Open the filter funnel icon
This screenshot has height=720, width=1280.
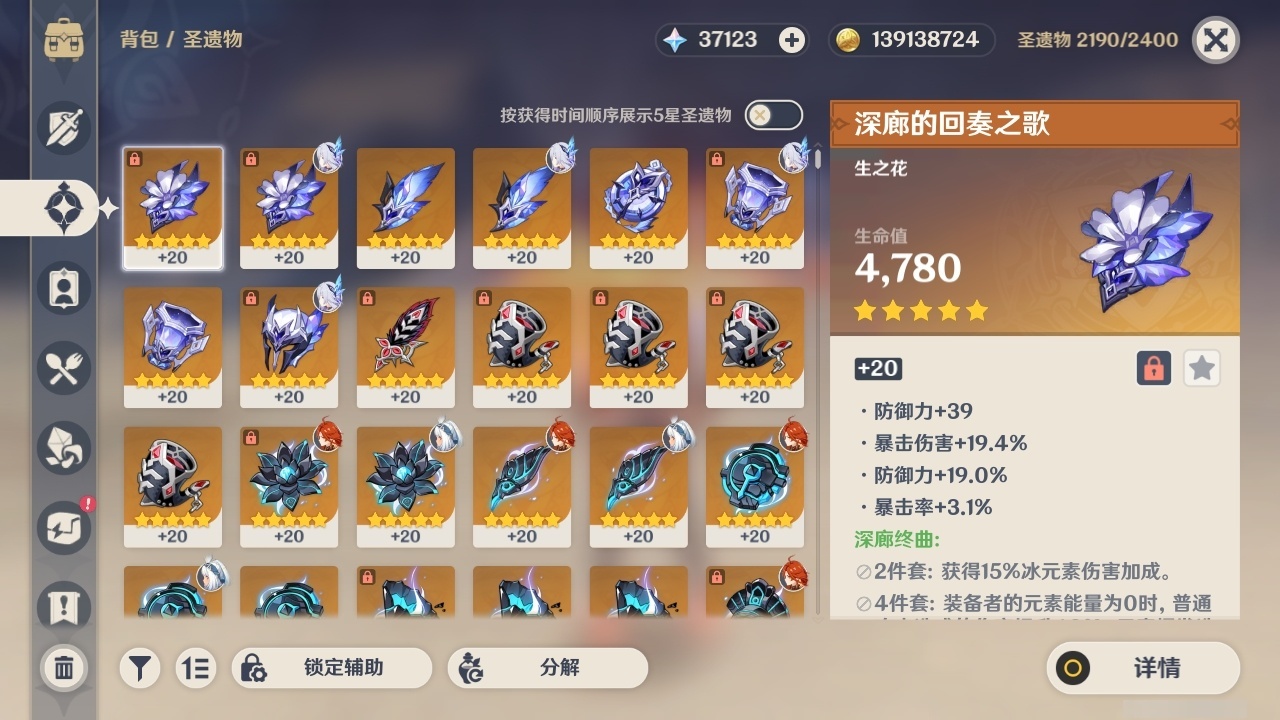pyautogui.click(x=140, y=668)
